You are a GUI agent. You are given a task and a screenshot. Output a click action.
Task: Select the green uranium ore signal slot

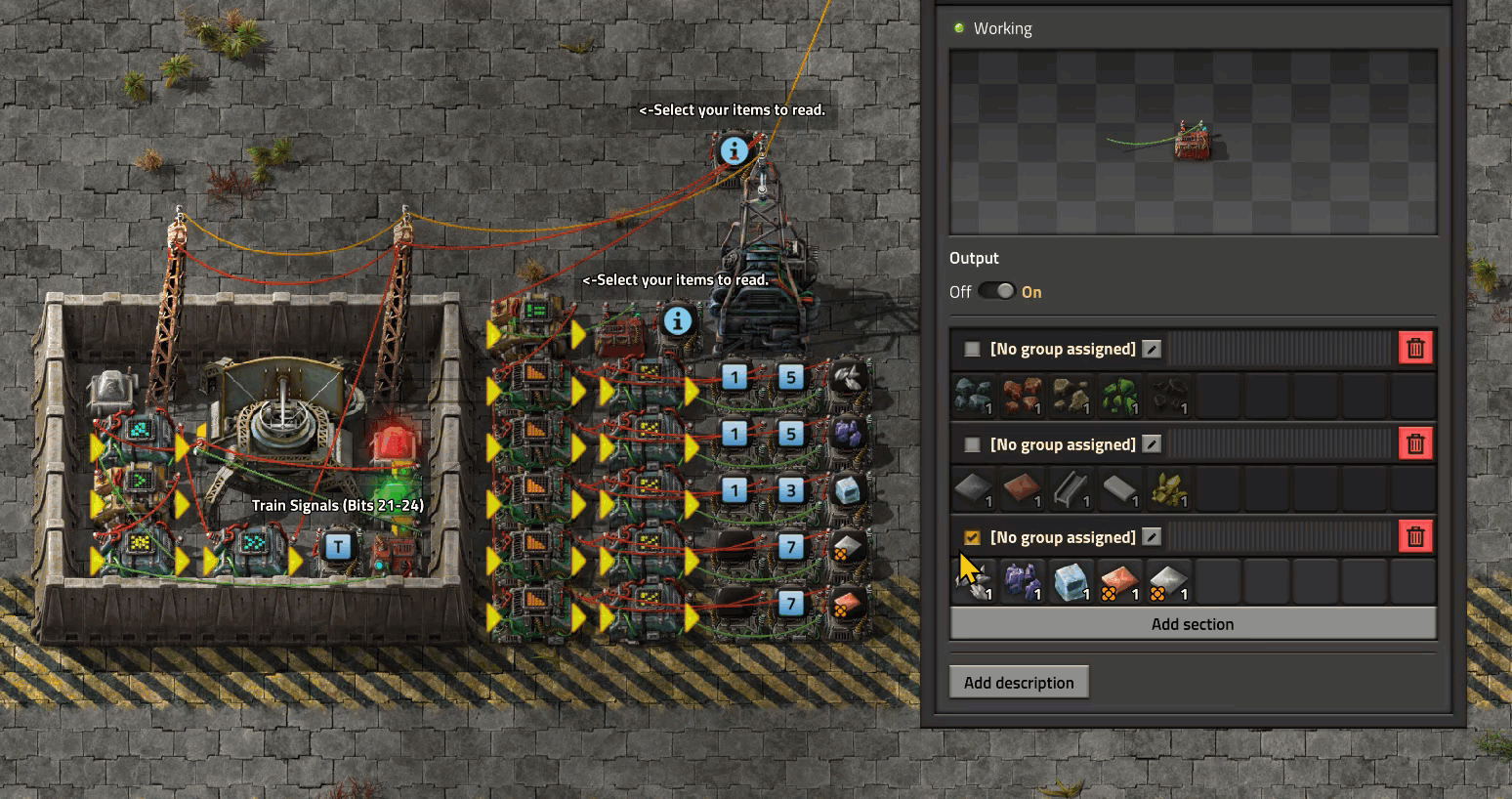[1120, 397]
